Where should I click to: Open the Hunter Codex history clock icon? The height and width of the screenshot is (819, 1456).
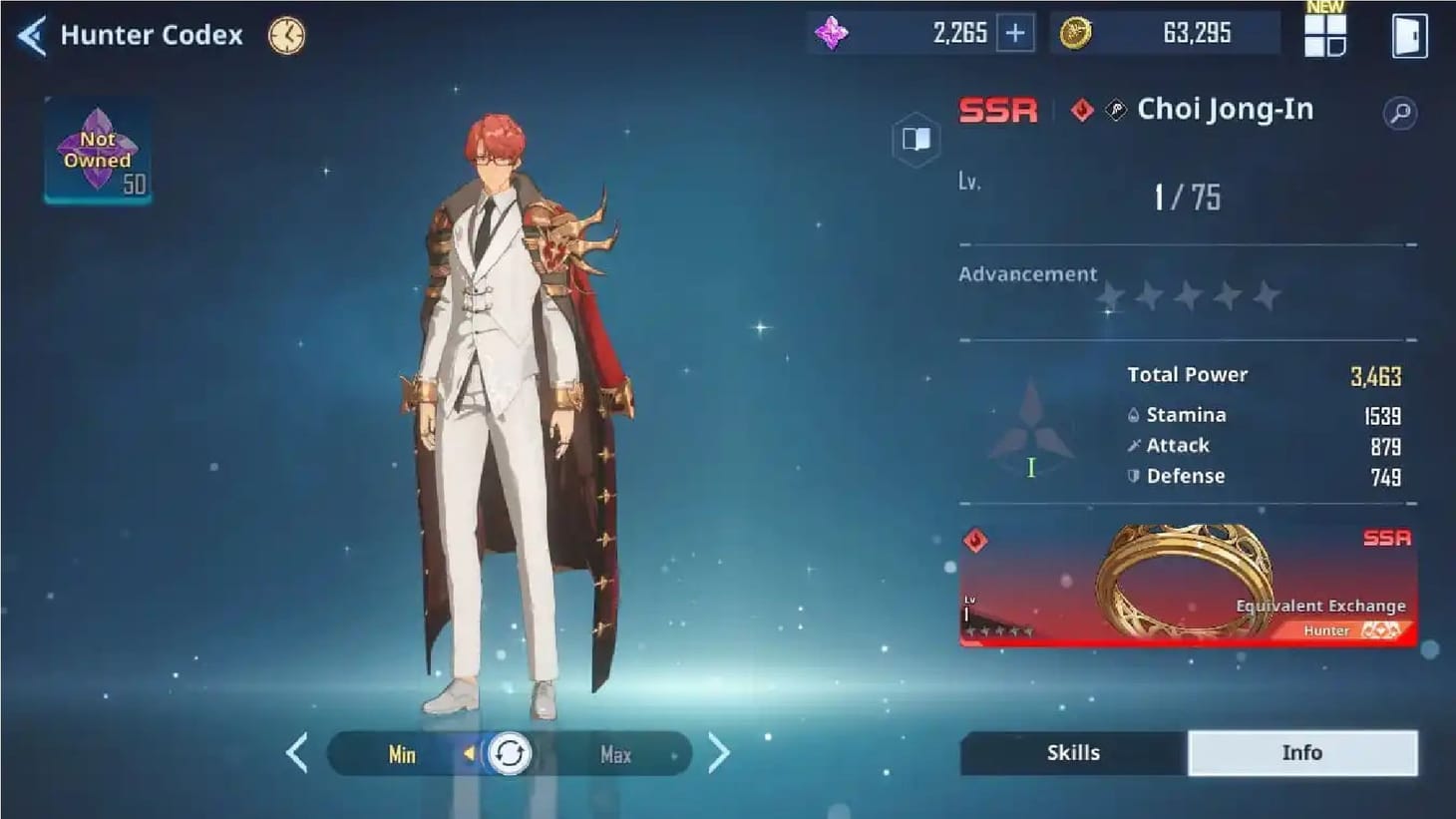[x=285, y=36]
